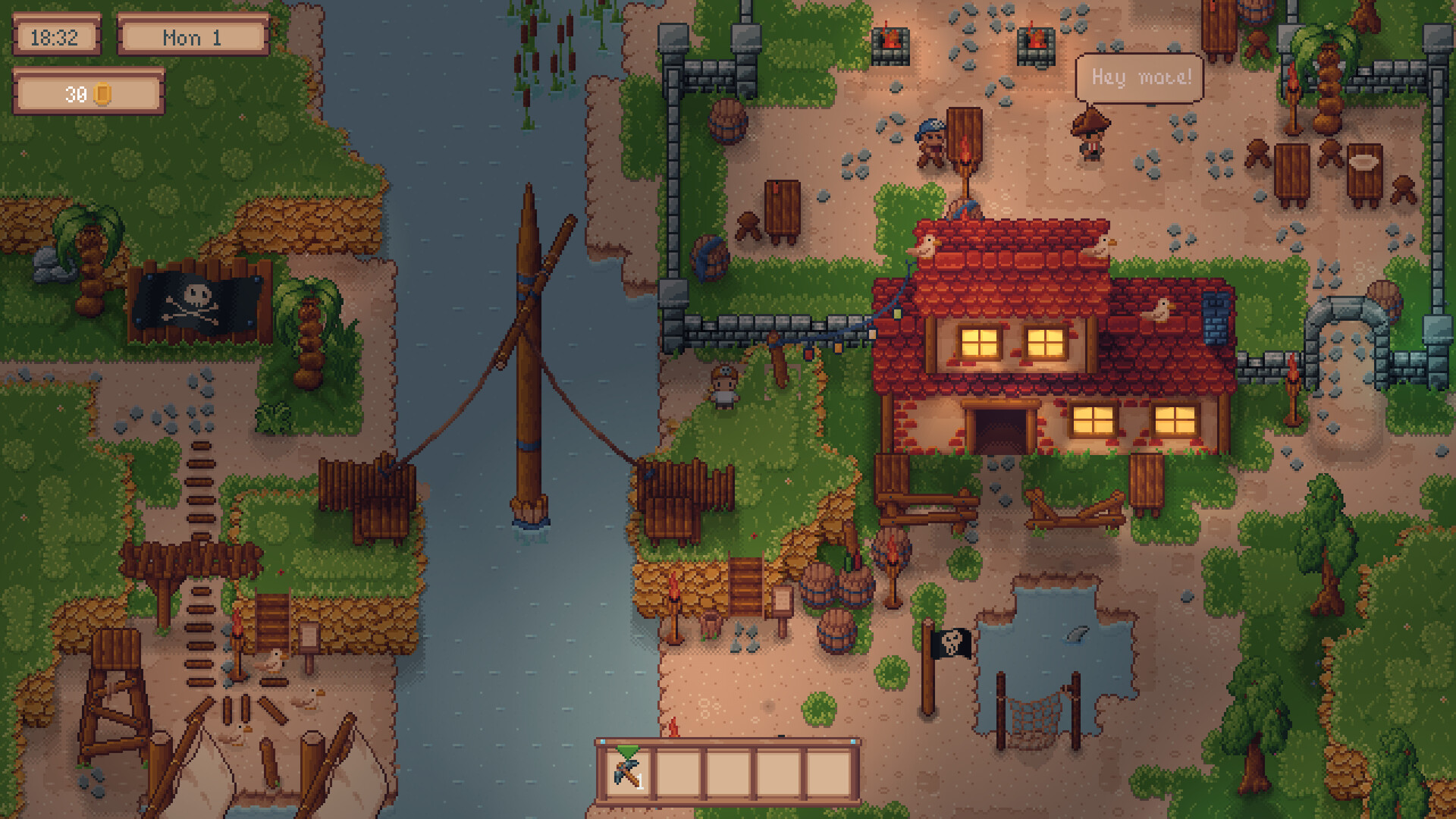Click the Hey mate! speech bubble
Image resolution: width=1456 pixels, height=819 pixels.
[x=1141, y=76]
